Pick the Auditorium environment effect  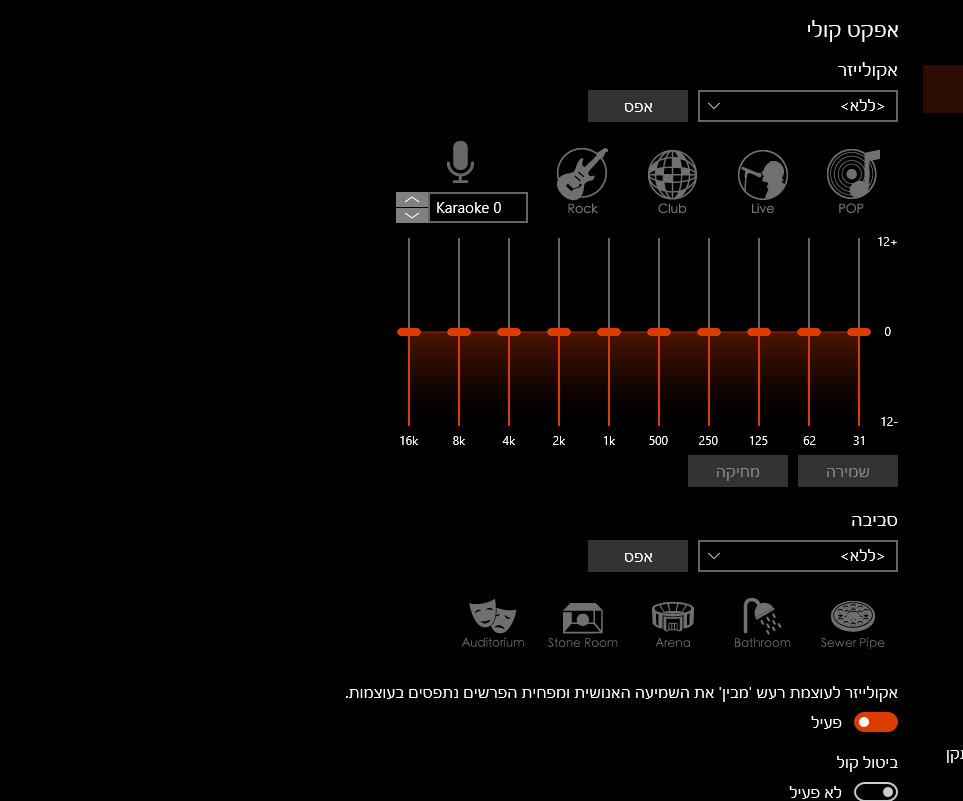(x=493, y=622)
